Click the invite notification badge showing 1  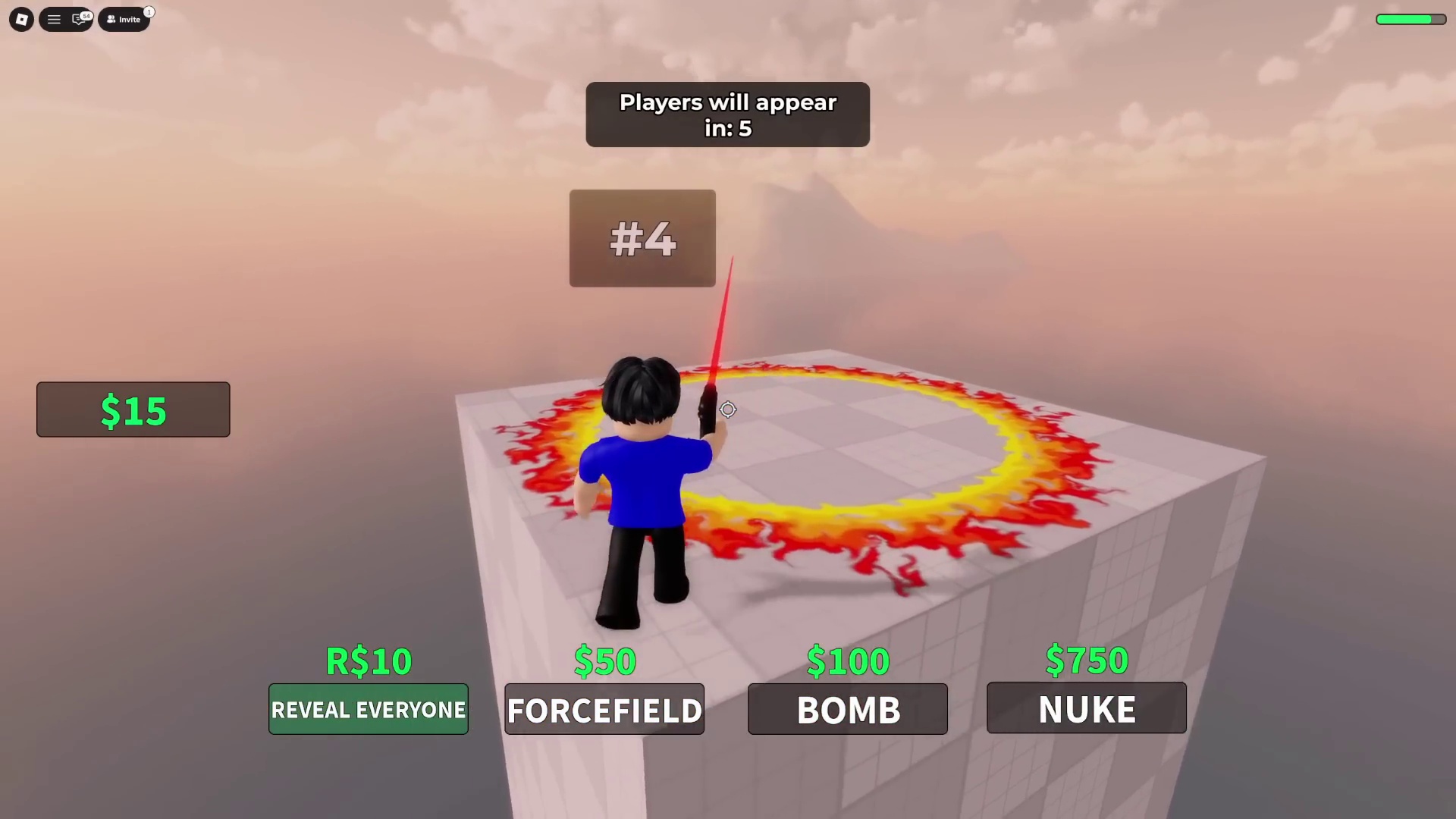click(149, 11)
